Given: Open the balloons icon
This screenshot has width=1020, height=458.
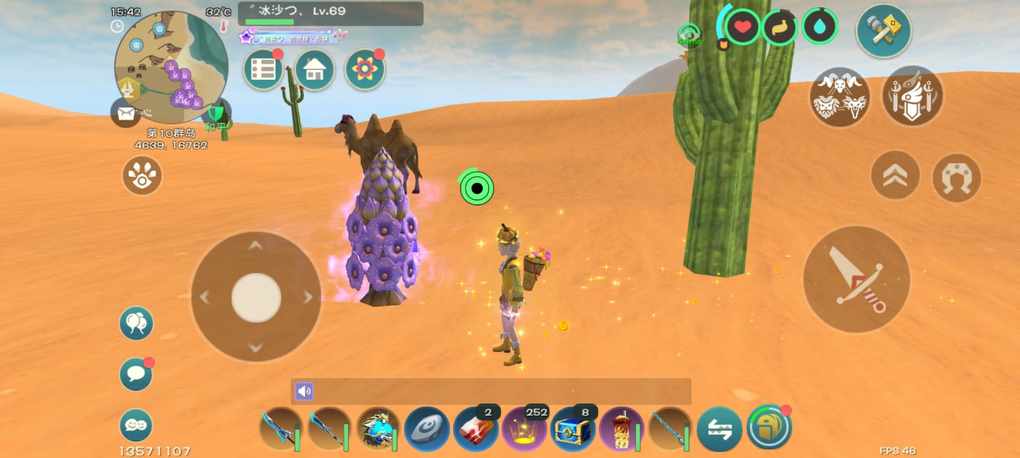Looking at the screenshot, I should 136,323.
